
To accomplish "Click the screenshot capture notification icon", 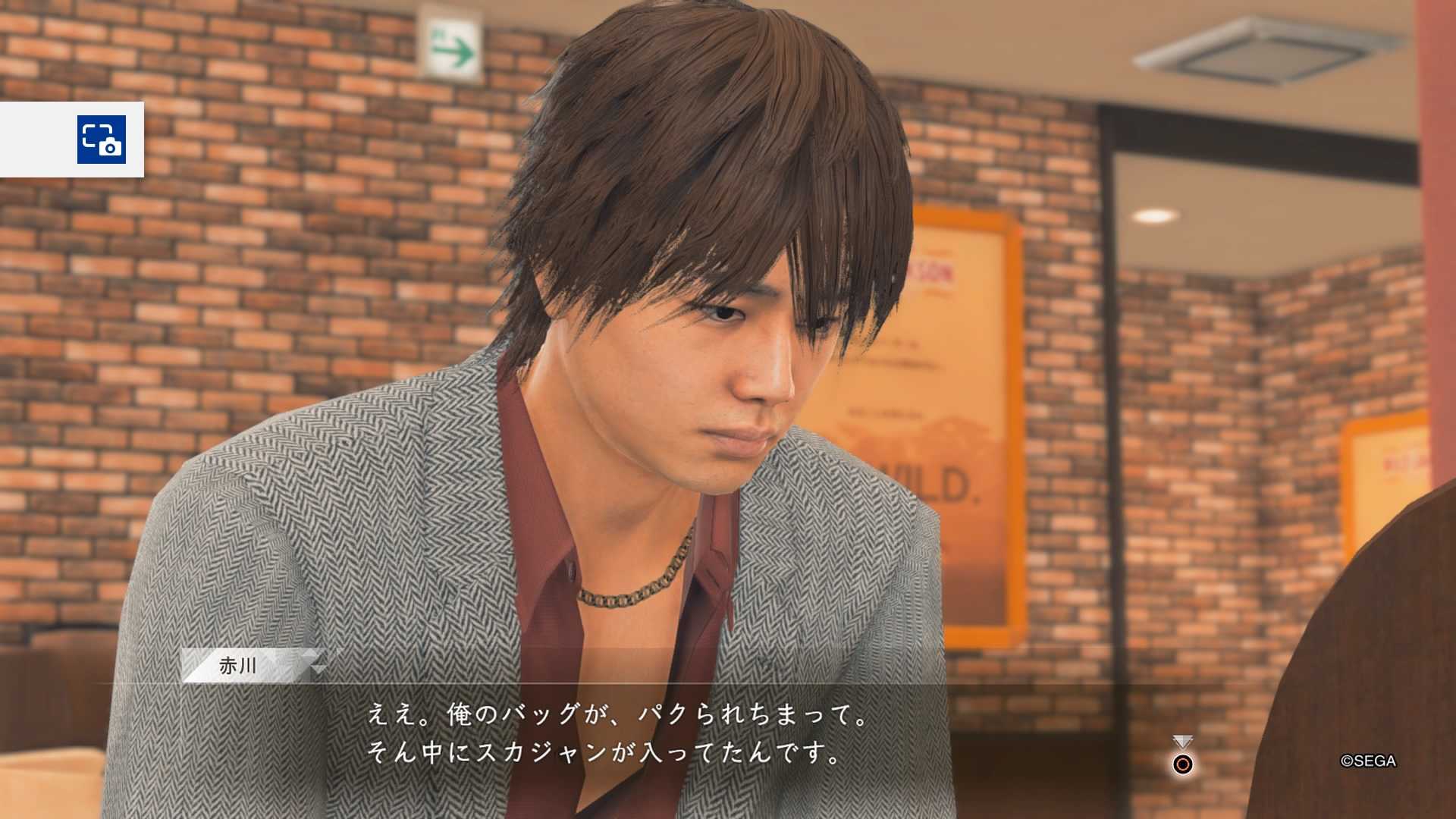I will pyautogui.click(x=101, y=140).
